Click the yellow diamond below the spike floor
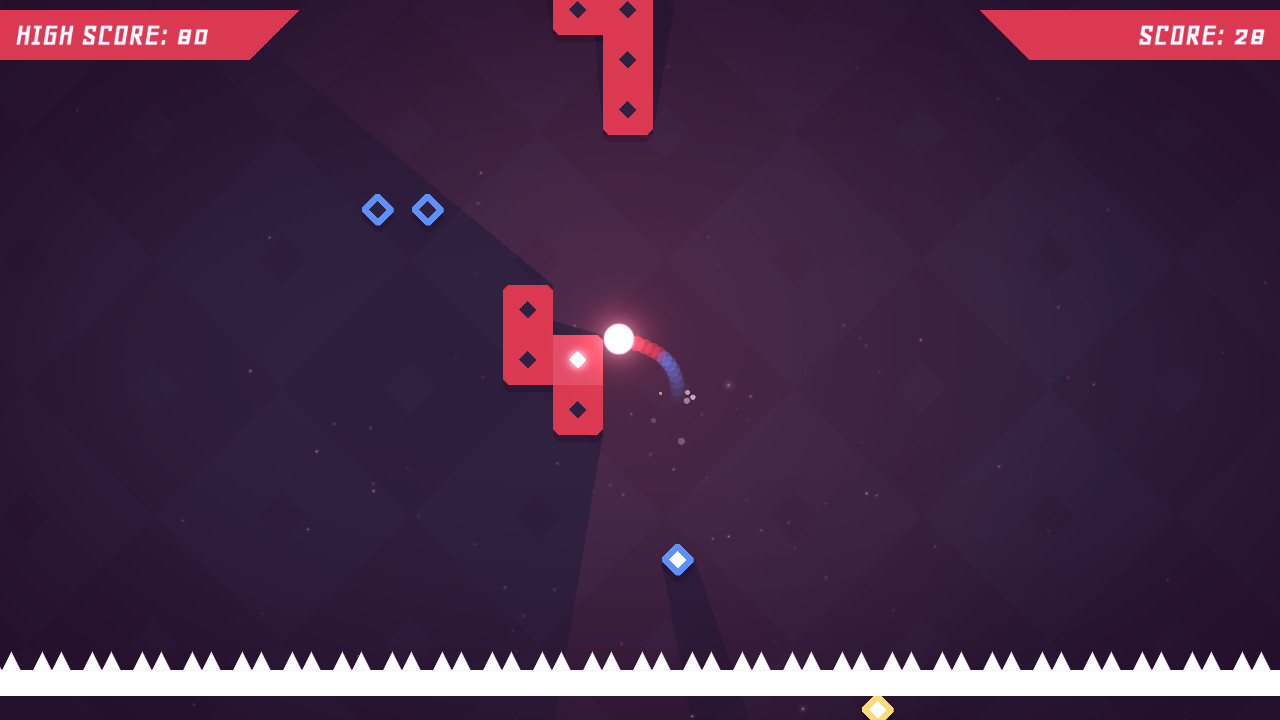 click(878, 708)
